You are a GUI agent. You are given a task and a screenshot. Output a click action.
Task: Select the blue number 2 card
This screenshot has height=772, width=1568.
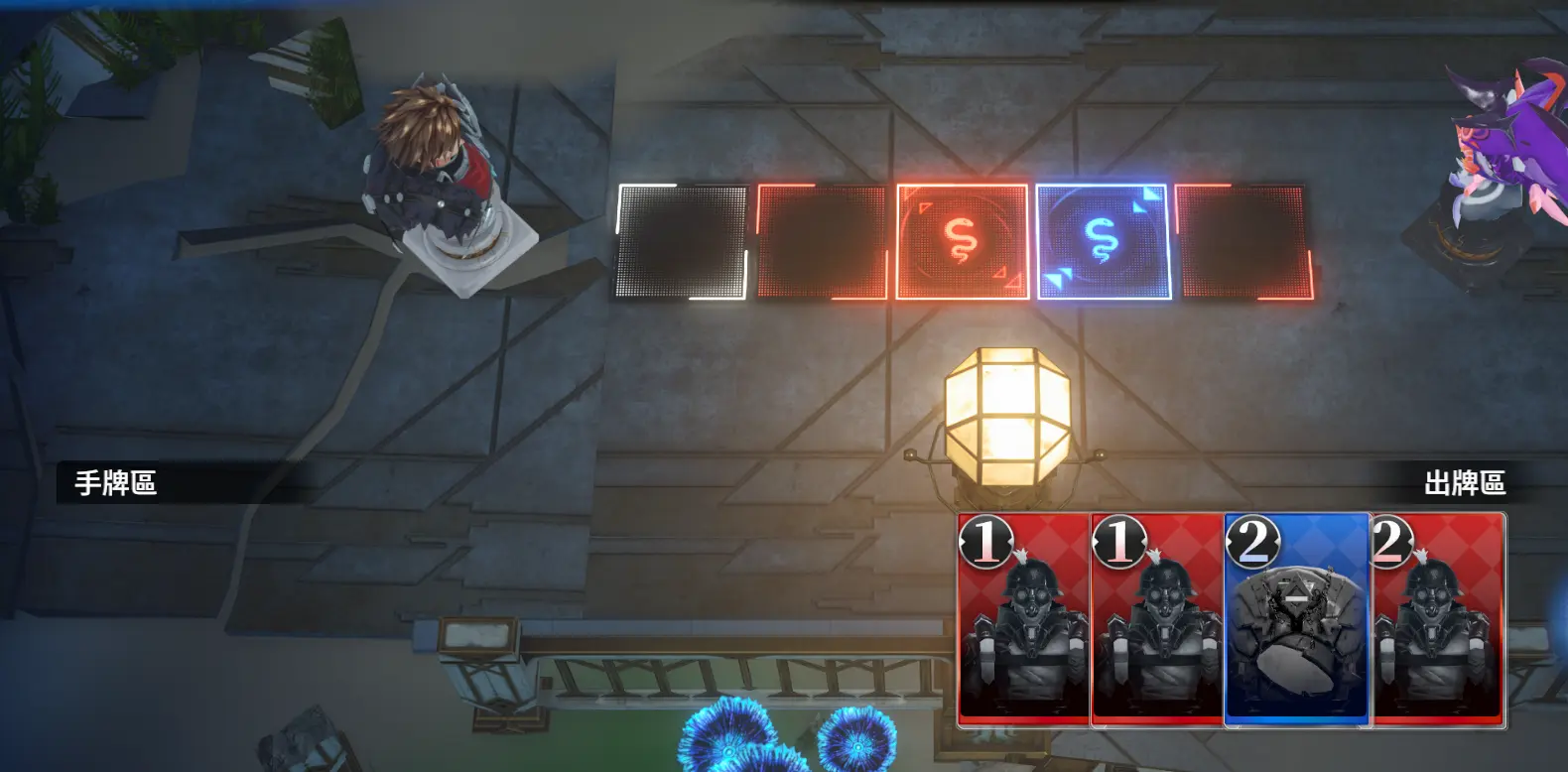1297,619
